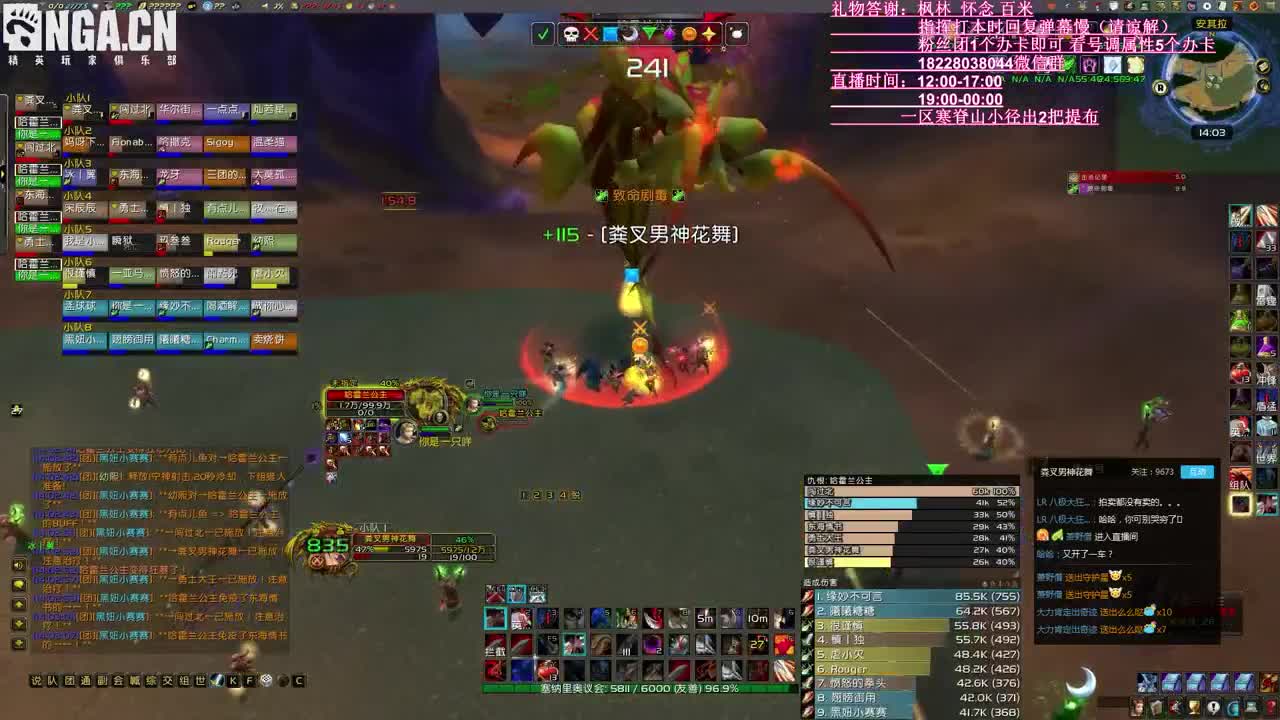Select the K chat tab

pos(233,680)
